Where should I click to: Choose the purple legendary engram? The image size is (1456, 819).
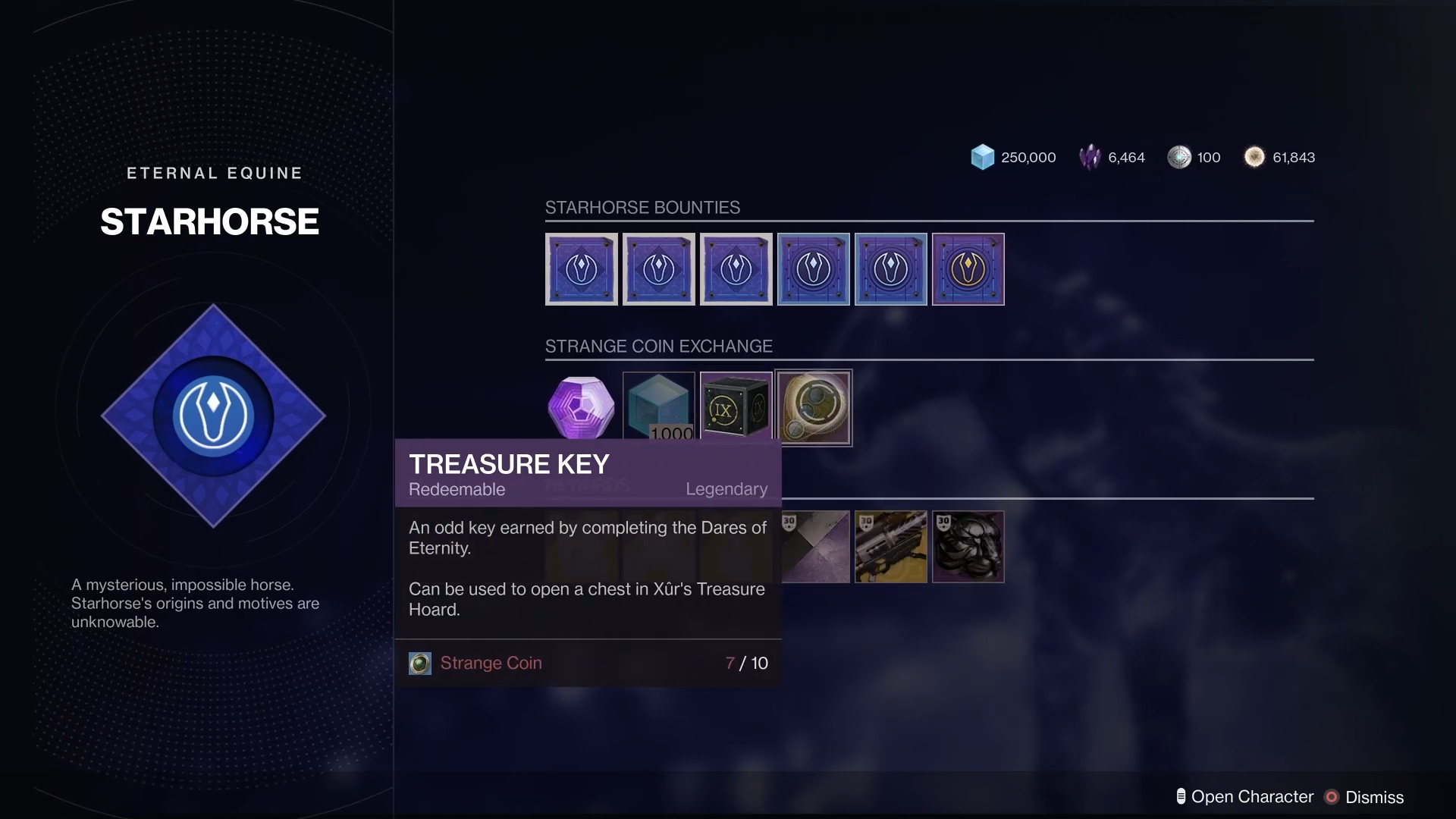pos(582,406)
